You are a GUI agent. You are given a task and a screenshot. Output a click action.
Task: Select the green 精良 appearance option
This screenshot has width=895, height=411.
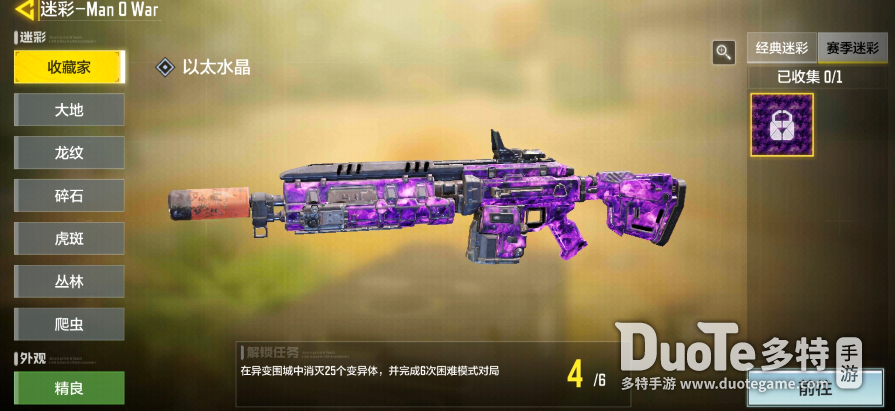pos(69,388)
